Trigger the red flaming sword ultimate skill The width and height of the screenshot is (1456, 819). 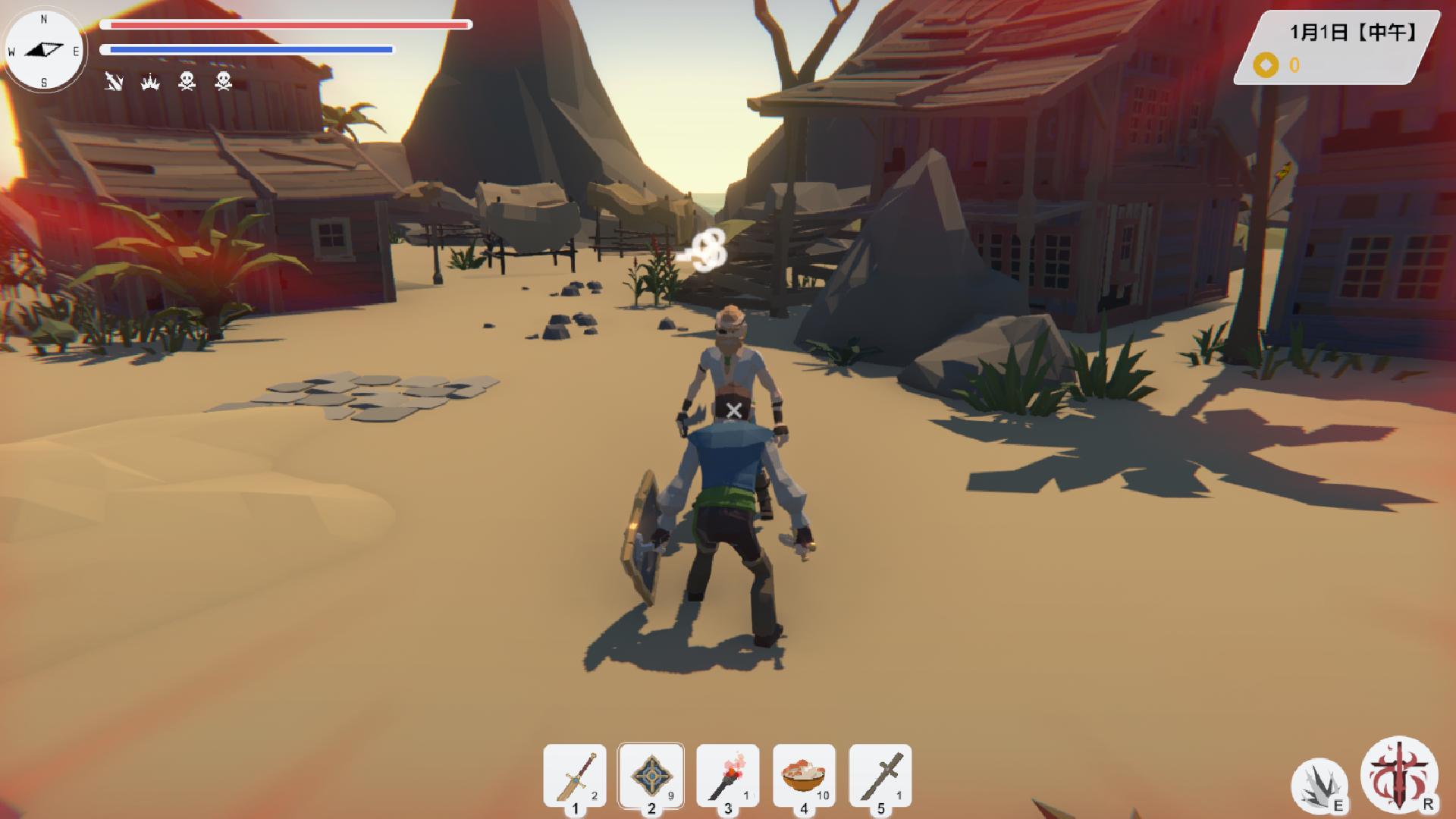pos(1399,774)
